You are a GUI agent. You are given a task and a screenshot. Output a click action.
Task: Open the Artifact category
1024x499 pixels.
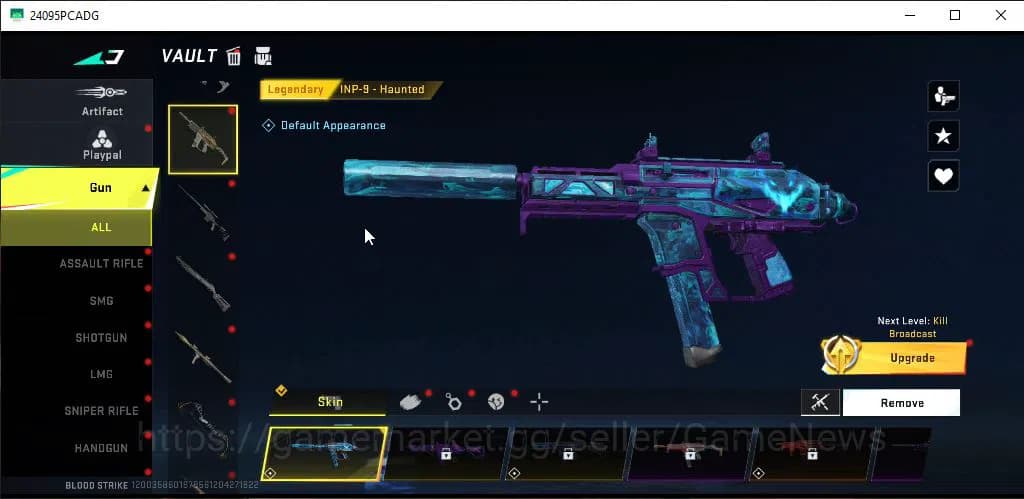pos(101,100)
